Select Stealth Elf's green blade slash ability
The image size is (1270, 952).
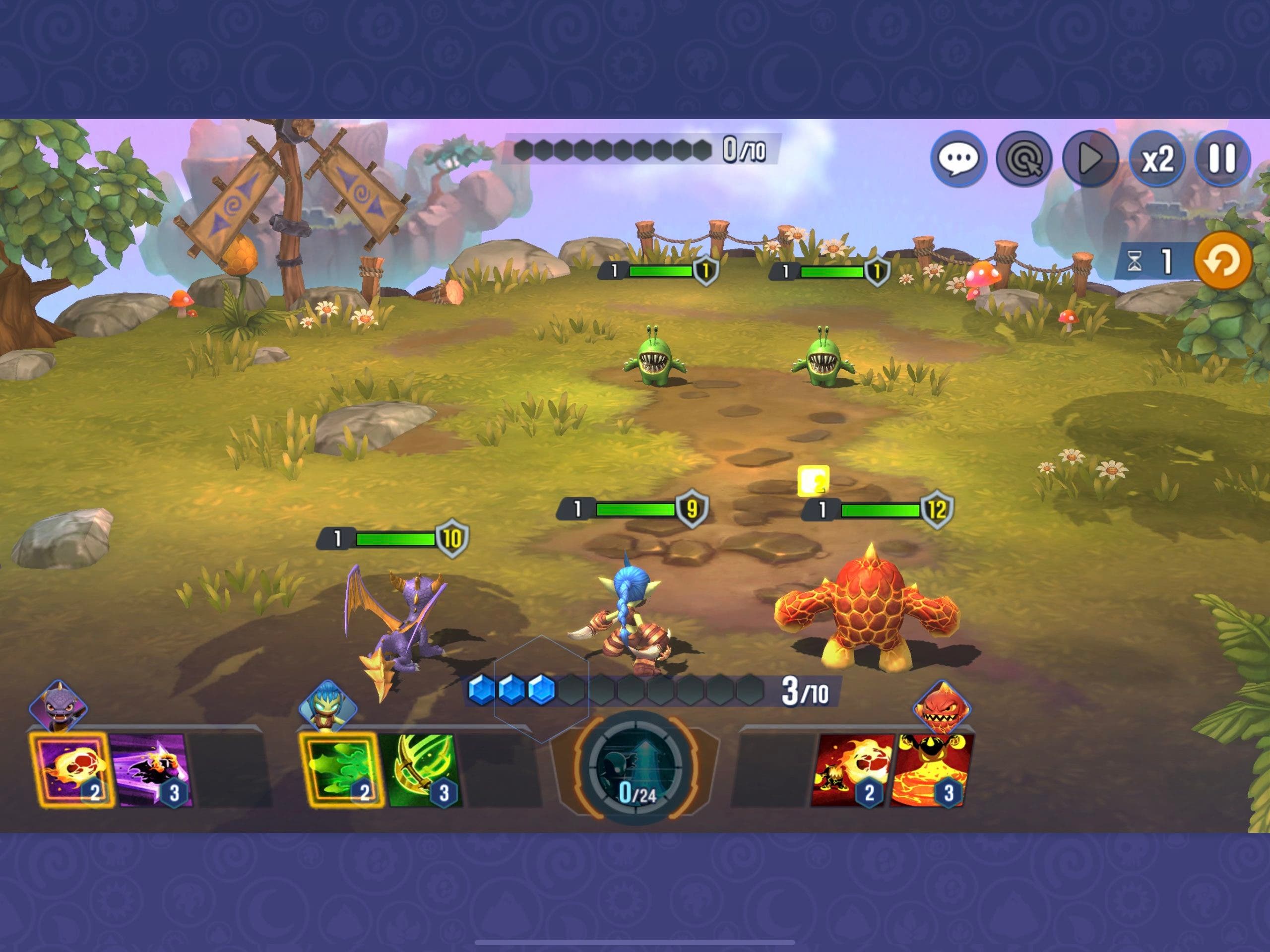420,770
